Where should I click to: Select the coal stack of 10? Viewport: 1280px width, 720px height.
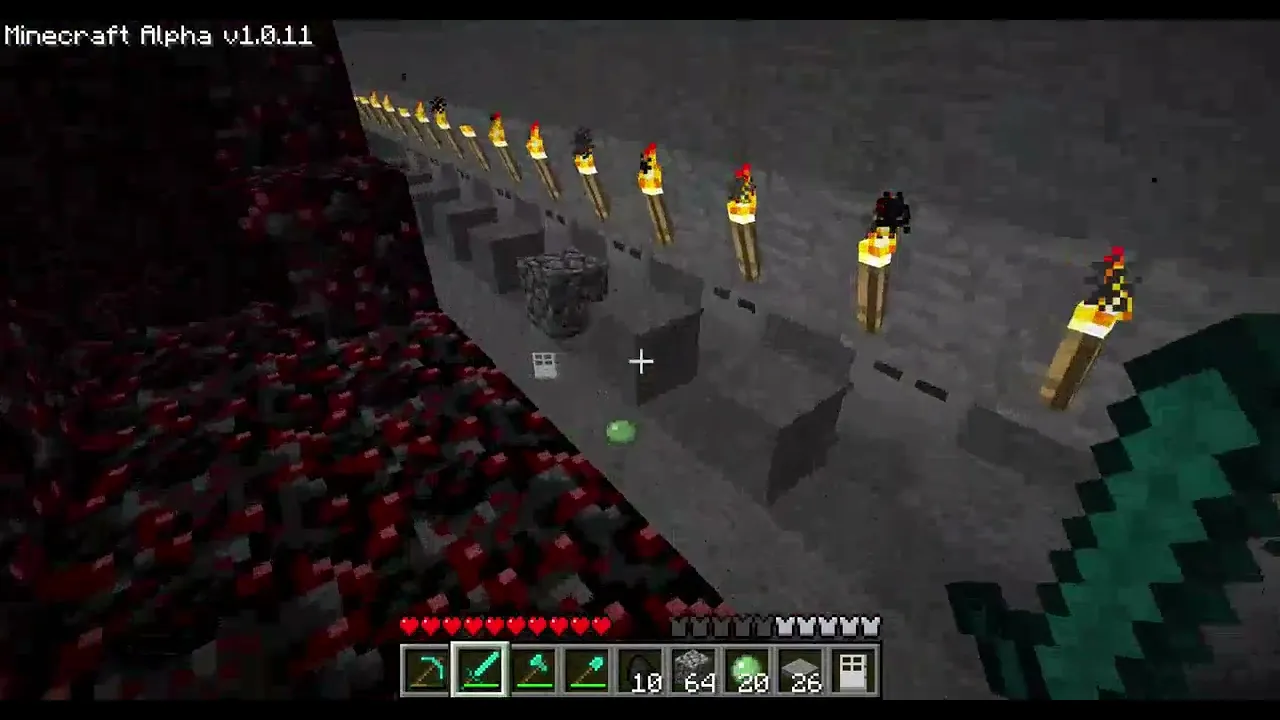641,669
